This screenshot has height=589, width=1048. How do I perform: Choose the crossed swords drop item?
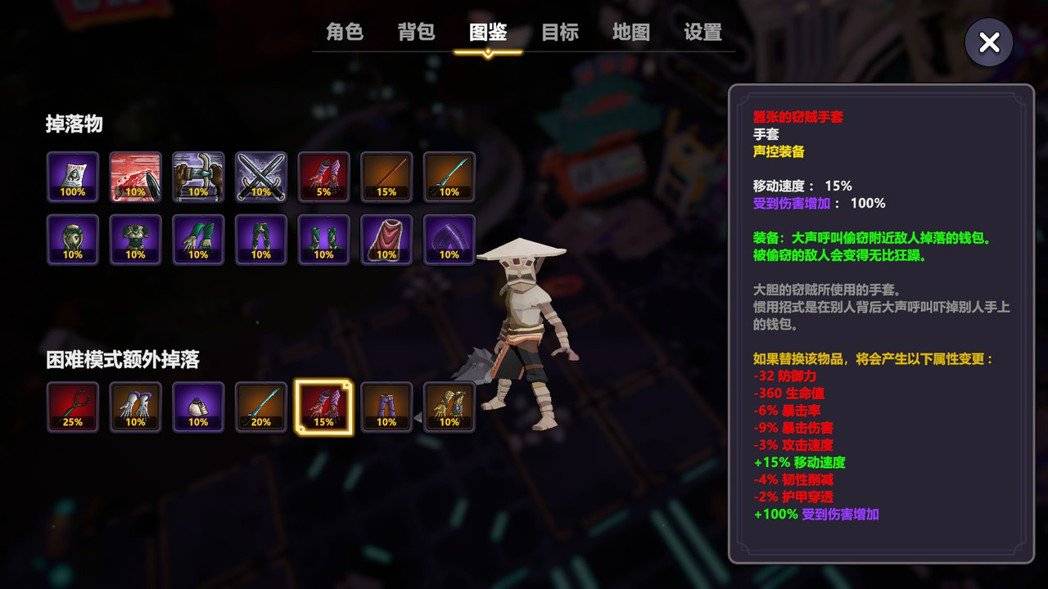pos(261,177)
